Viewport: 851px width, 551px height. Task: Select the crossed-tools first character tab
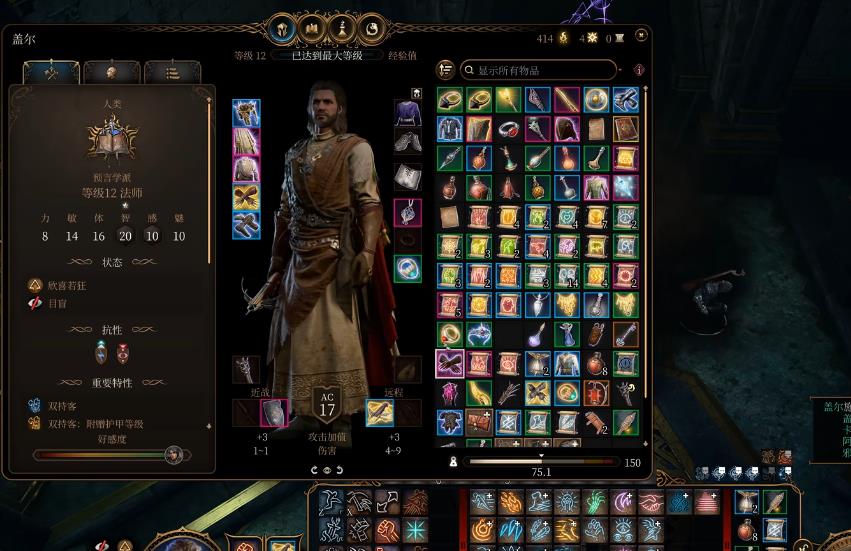(x=51, y=72)
